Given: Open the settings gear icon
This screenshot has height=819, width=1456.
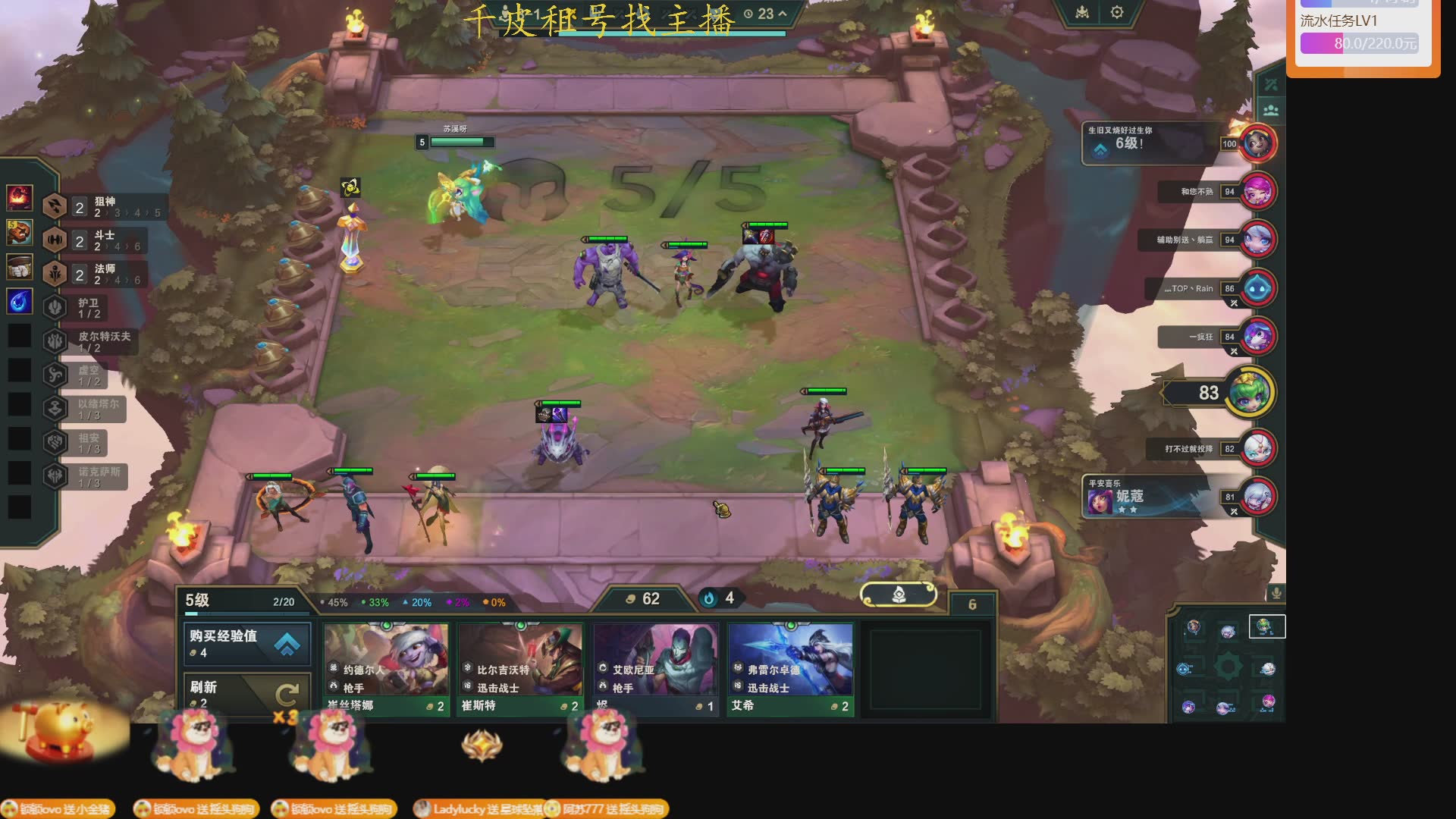Looking at the screenshot, I should [1117, 13].
